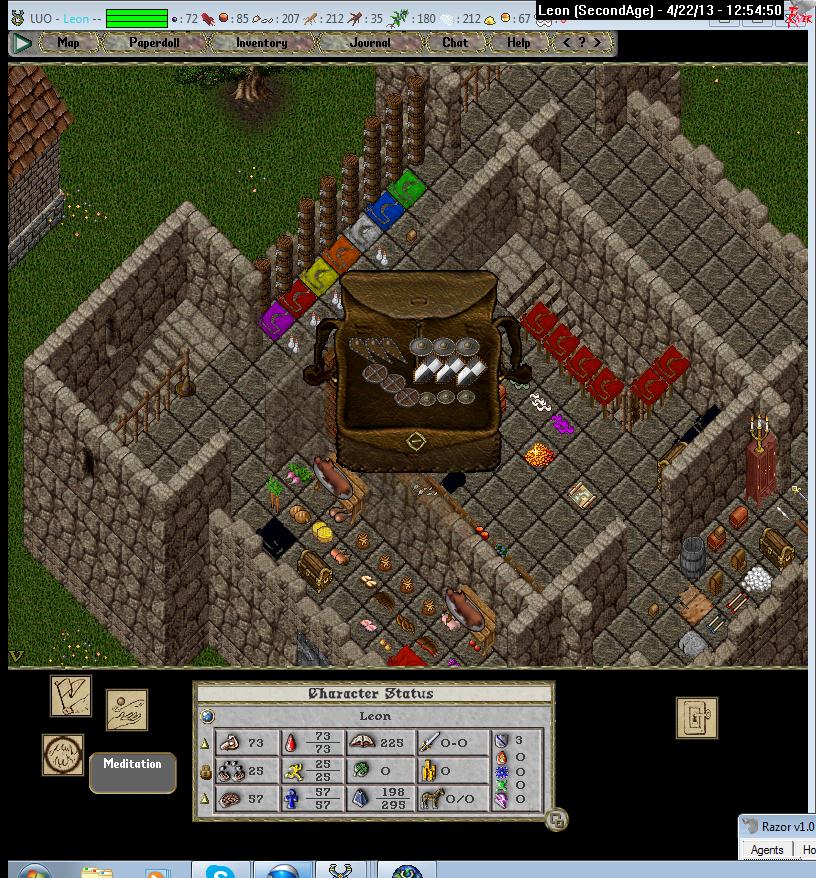Screen dimensions: 816x878
Task: Click the backpack's diamond minimize emblem
Action: [x=417, y=440]
